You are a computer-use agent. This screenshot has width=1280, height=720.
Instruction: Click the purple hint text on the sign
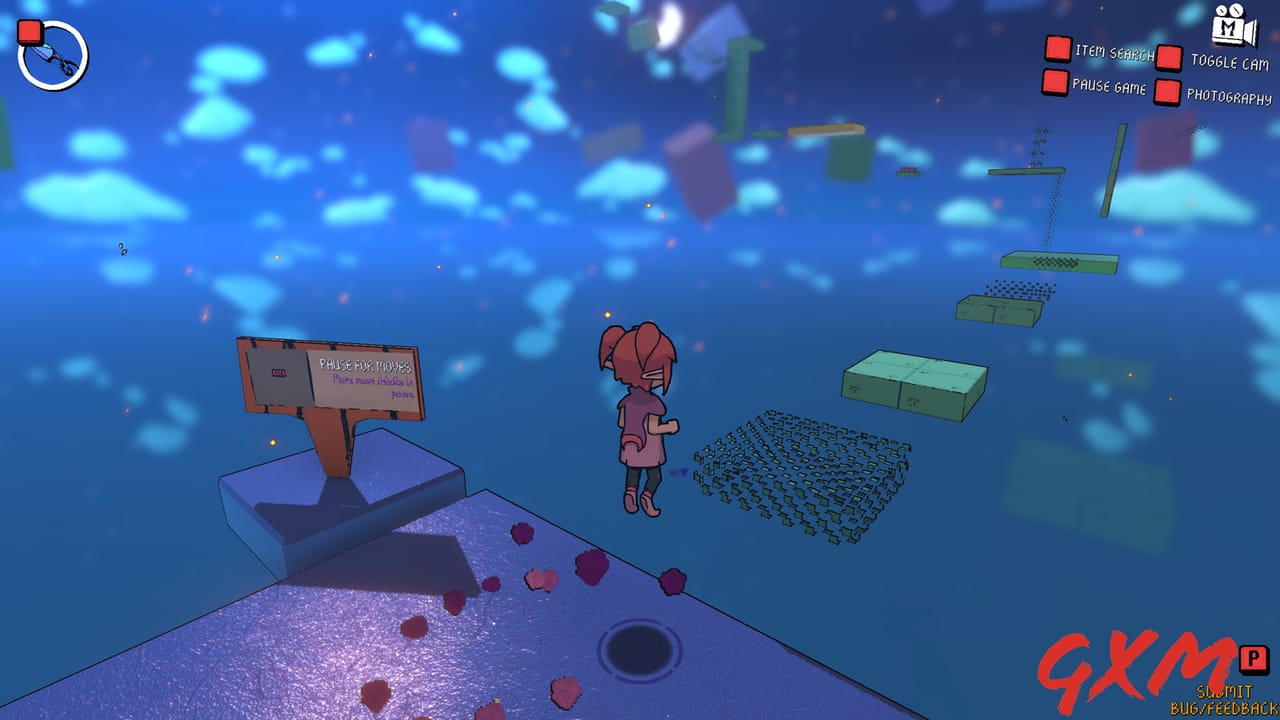(374, 387)
